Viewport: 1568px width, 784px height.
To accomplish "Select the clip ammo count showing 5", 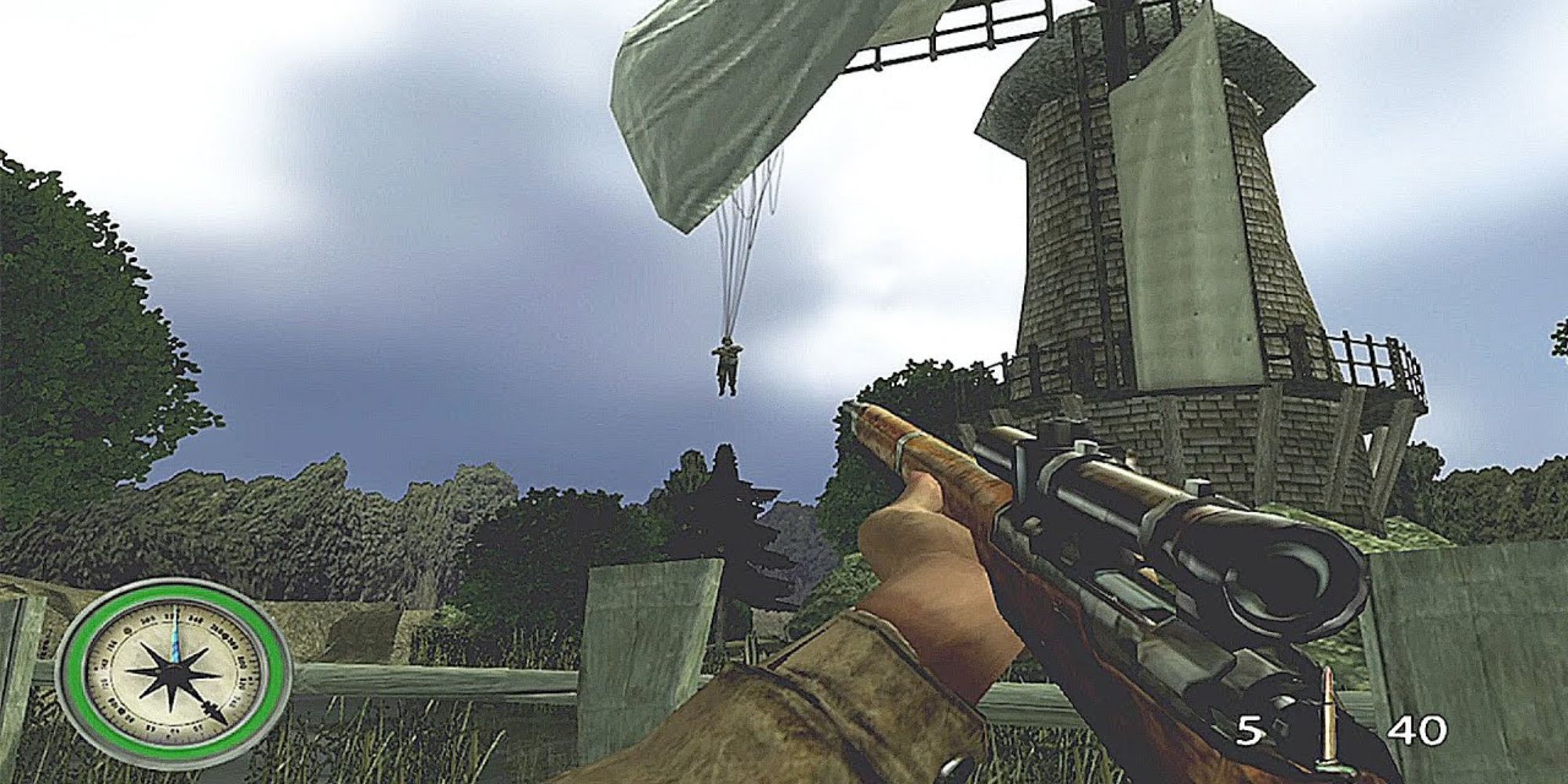I will 1248,729.
